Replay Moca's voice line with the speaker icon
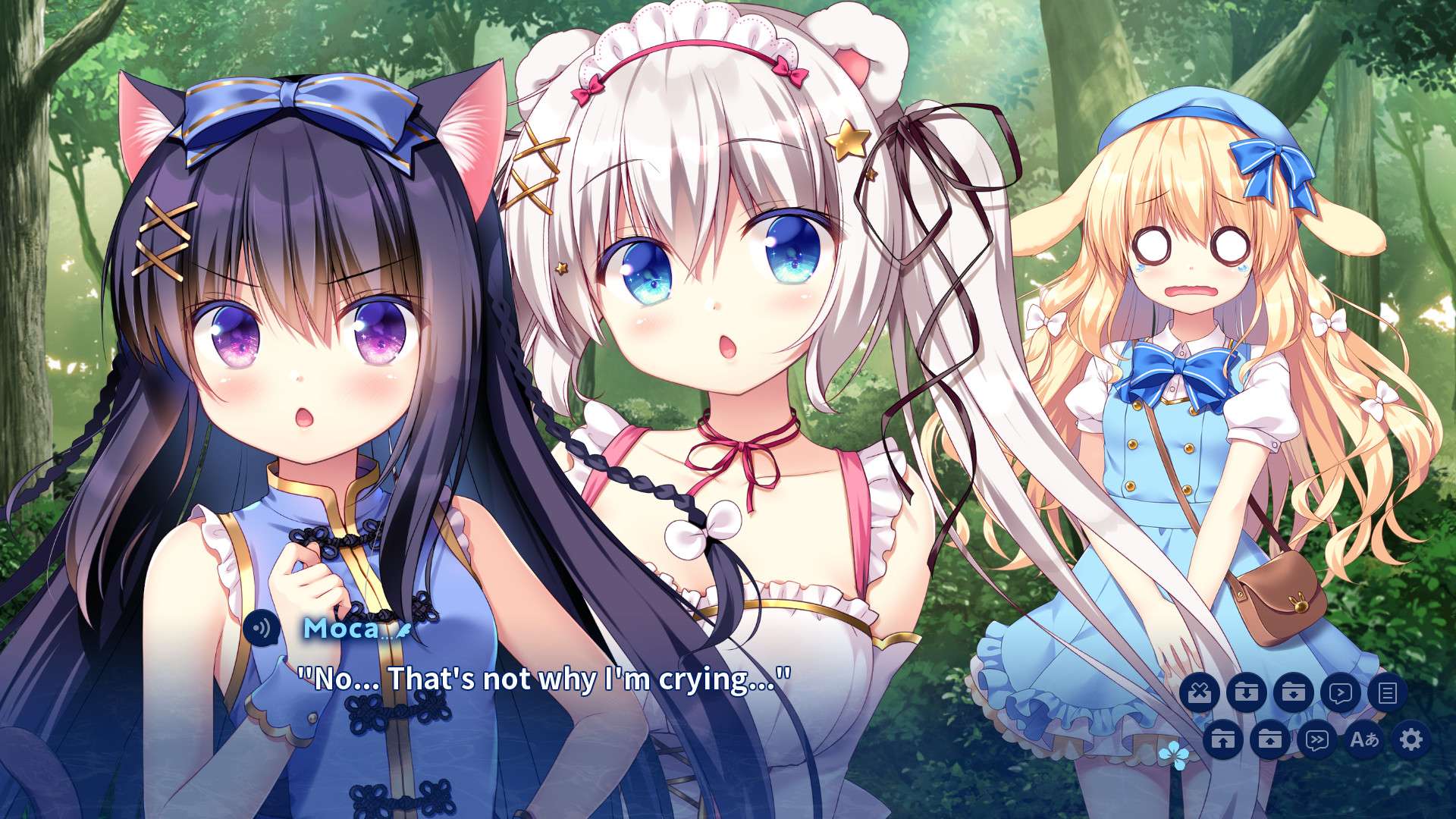The width and height of the screenshot is (1456, 819). coord(262,629)
